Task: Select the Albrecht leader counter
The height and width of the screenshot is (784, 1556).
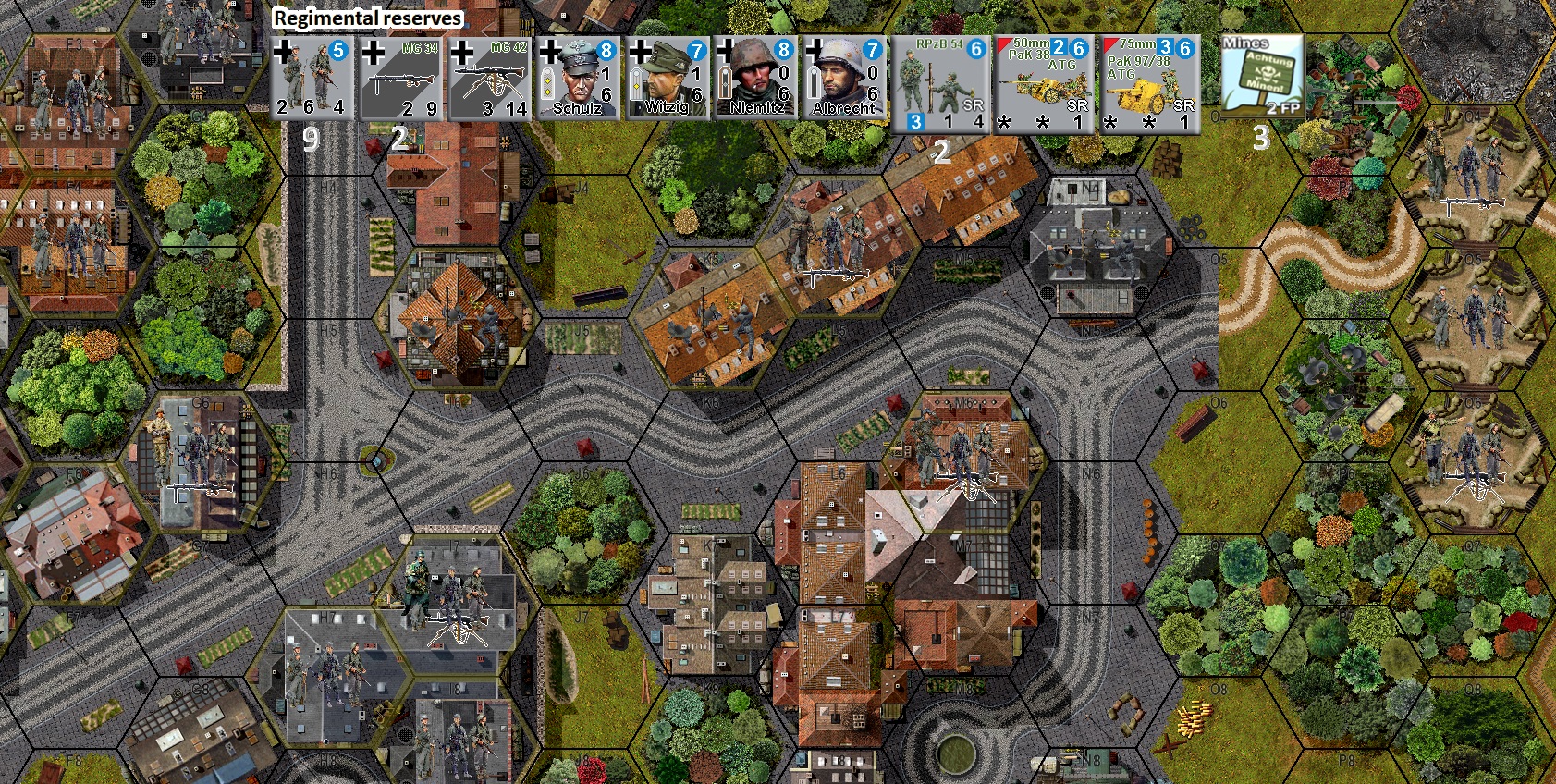Action: pos(844,79)
